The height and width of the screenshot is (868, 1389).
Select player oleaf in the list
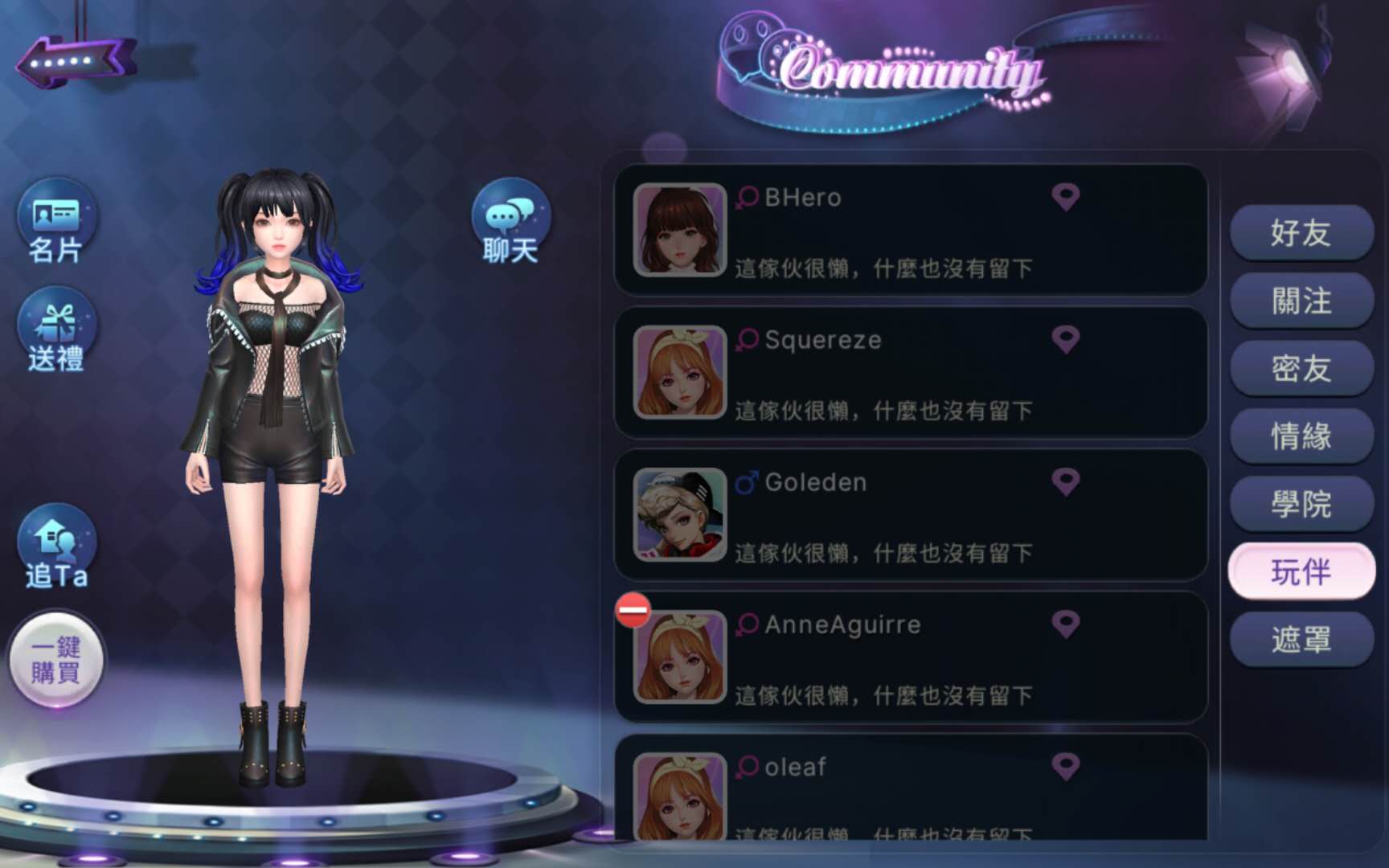click(910, 792)
